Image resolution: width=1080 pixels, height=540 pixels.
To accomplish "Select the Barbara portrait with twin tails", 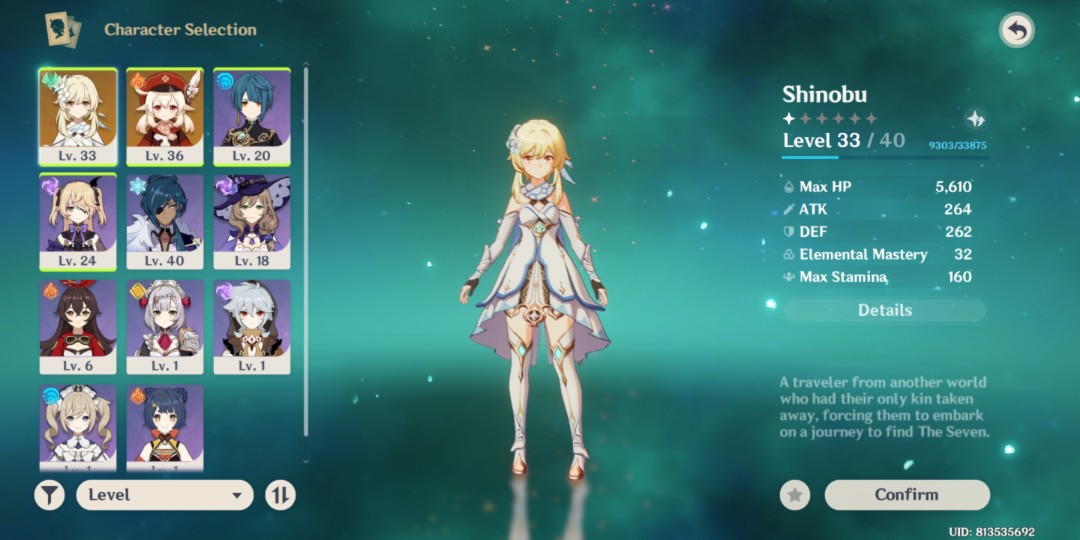I will 78,427.
